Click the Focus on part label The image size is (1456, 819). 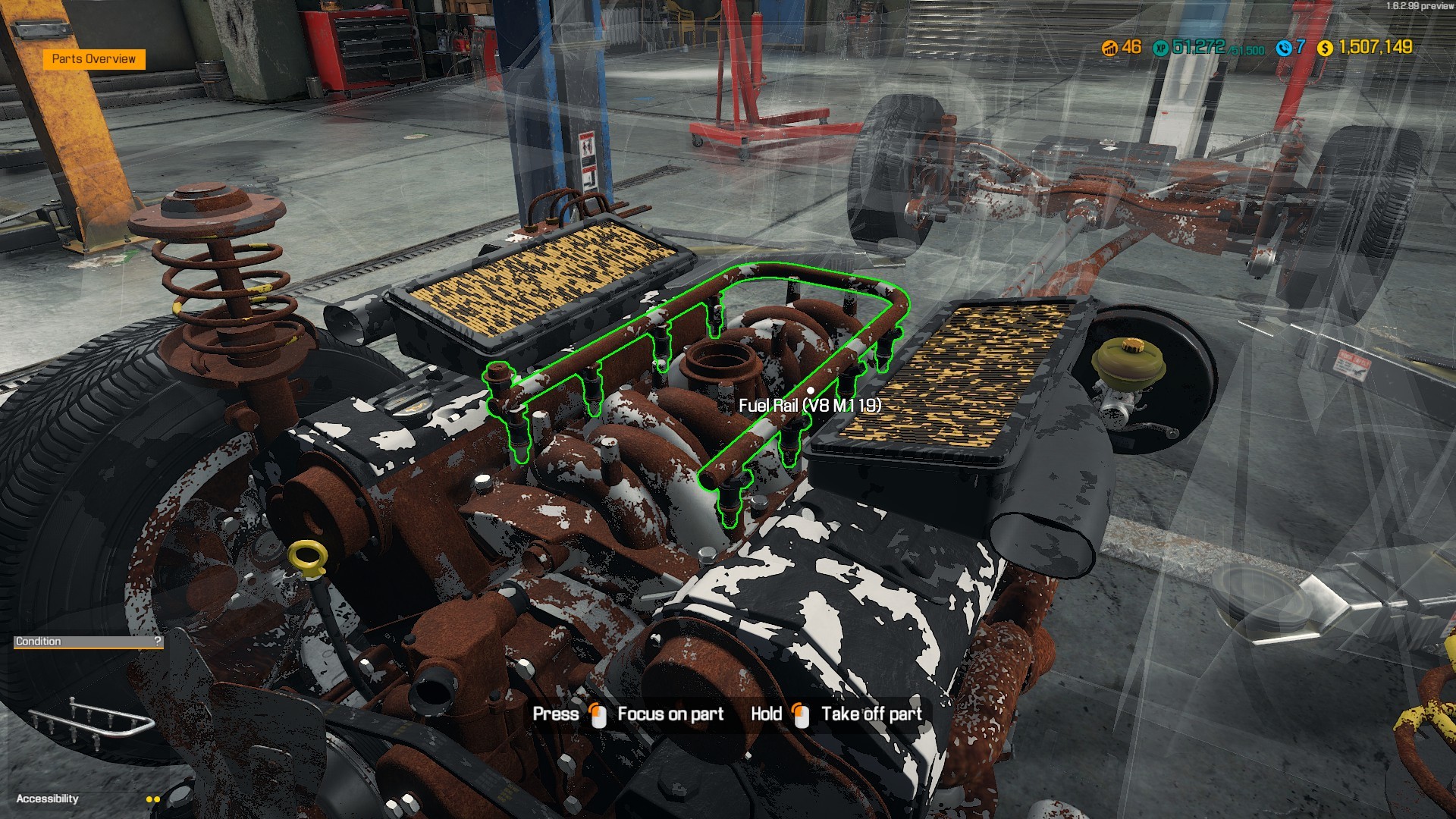[670, 714]
